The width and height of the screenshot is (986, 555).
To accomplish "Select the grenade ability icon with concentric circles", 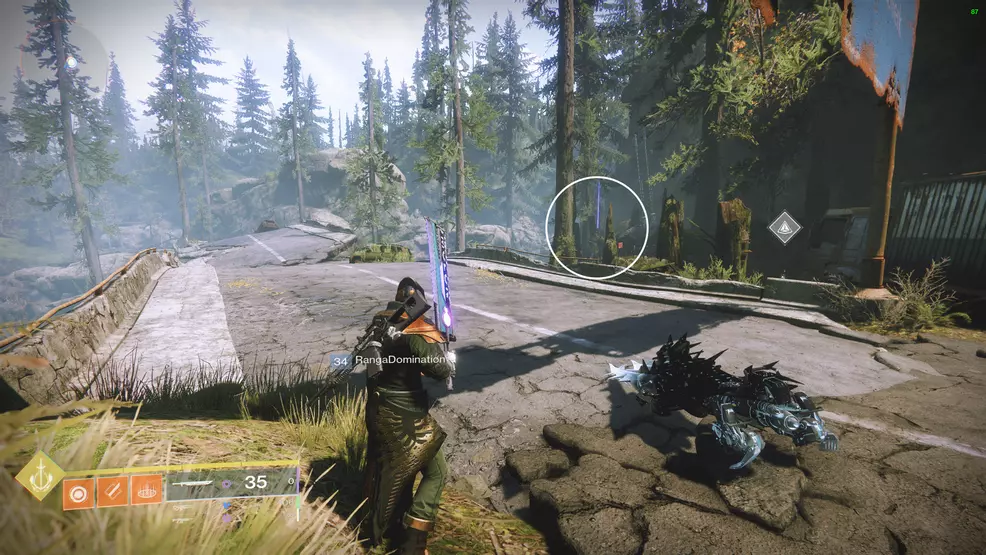I will (x=78, y=492).
